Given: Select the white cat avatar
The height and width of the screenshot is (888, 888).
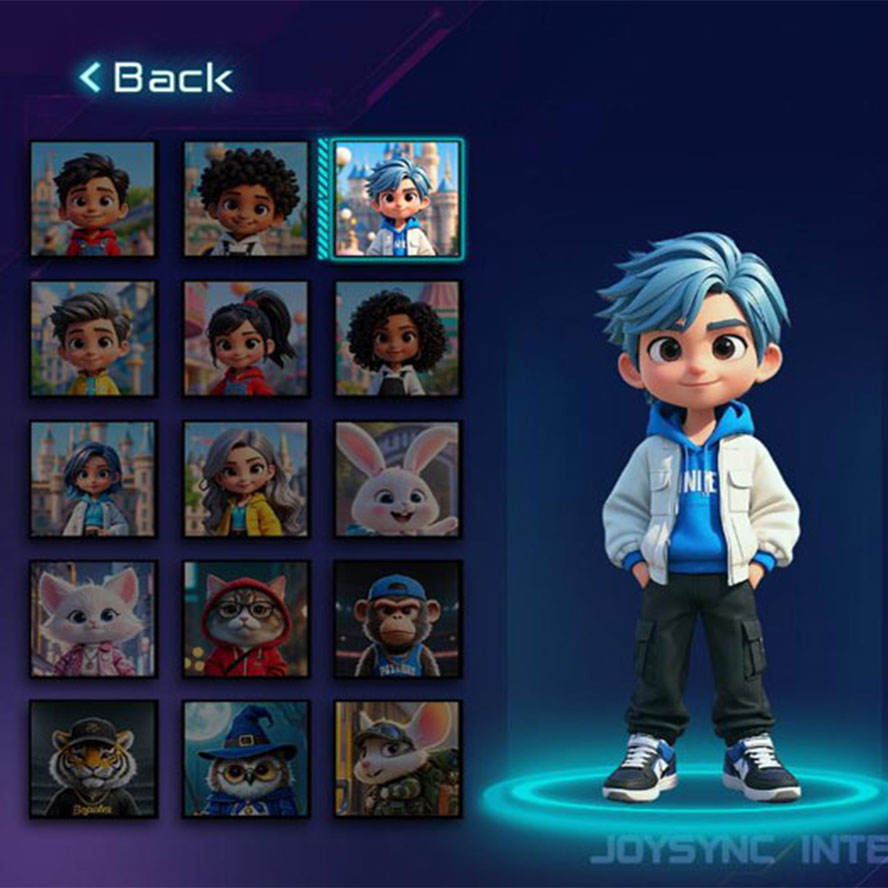Looking at the screenshot, I should click(x=93, y=618).
